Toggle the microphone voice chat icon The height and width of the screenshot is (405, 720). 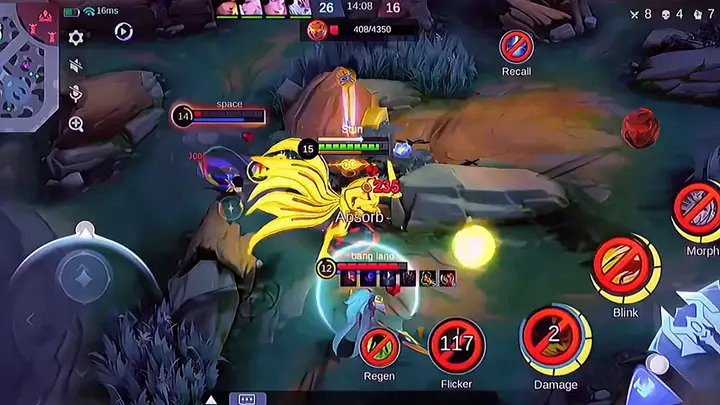click(76, 94)
